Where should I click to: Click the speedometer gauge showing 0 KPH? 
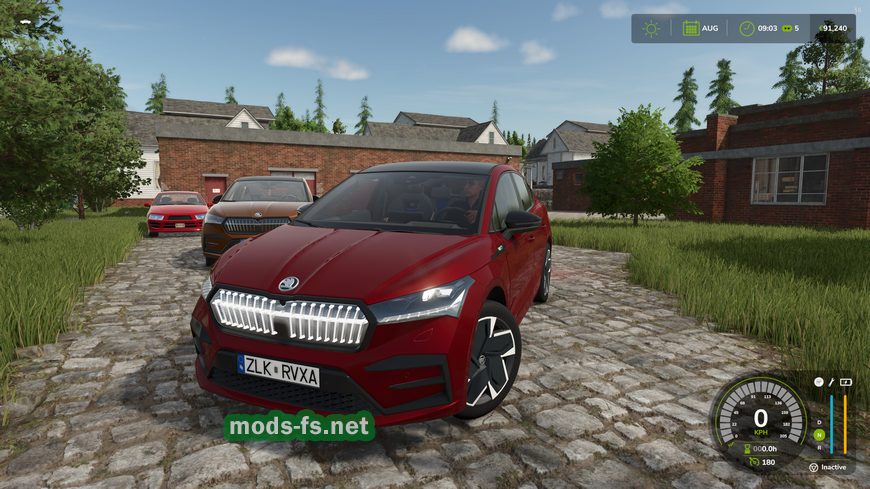point(760,420)
